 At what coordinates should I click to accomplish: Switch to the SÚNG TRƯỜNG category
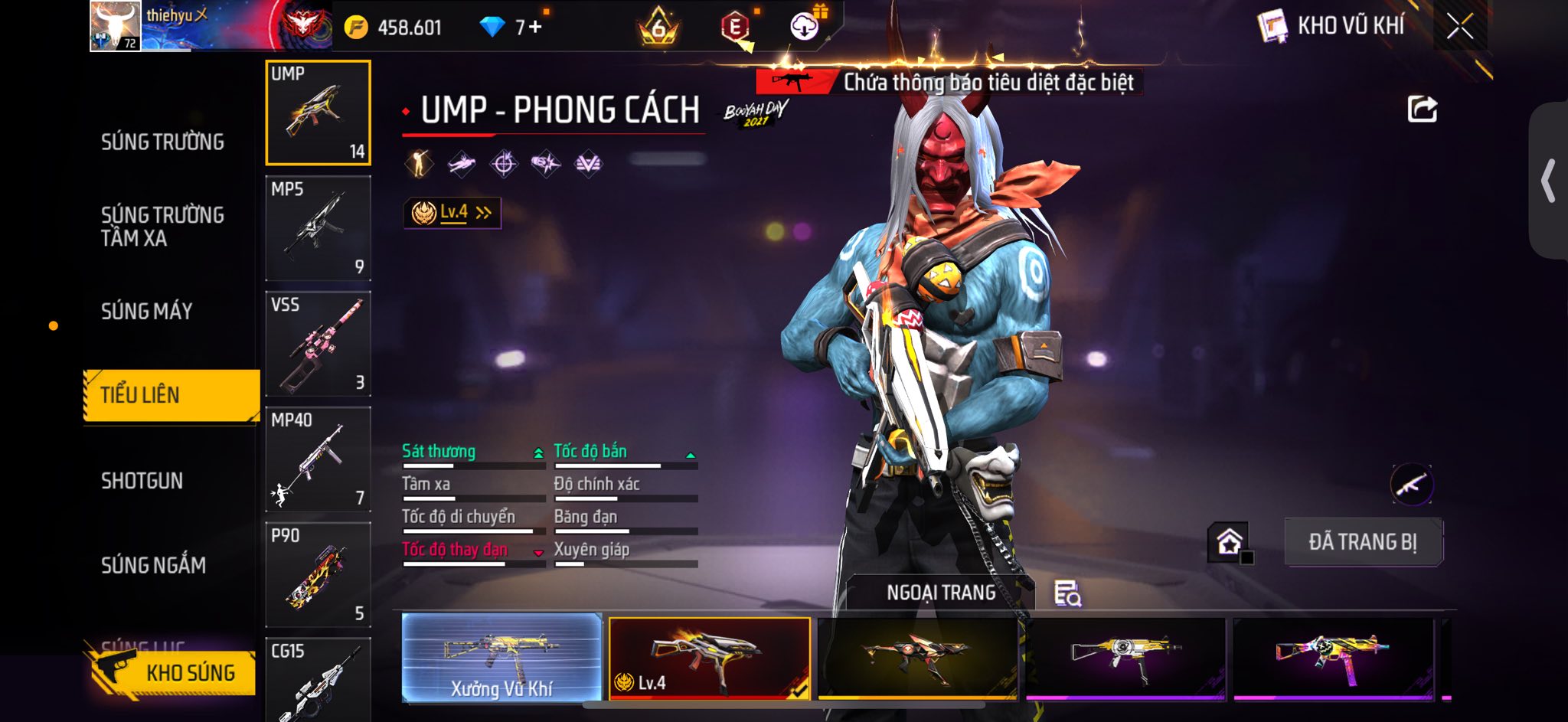coord(162,142)
